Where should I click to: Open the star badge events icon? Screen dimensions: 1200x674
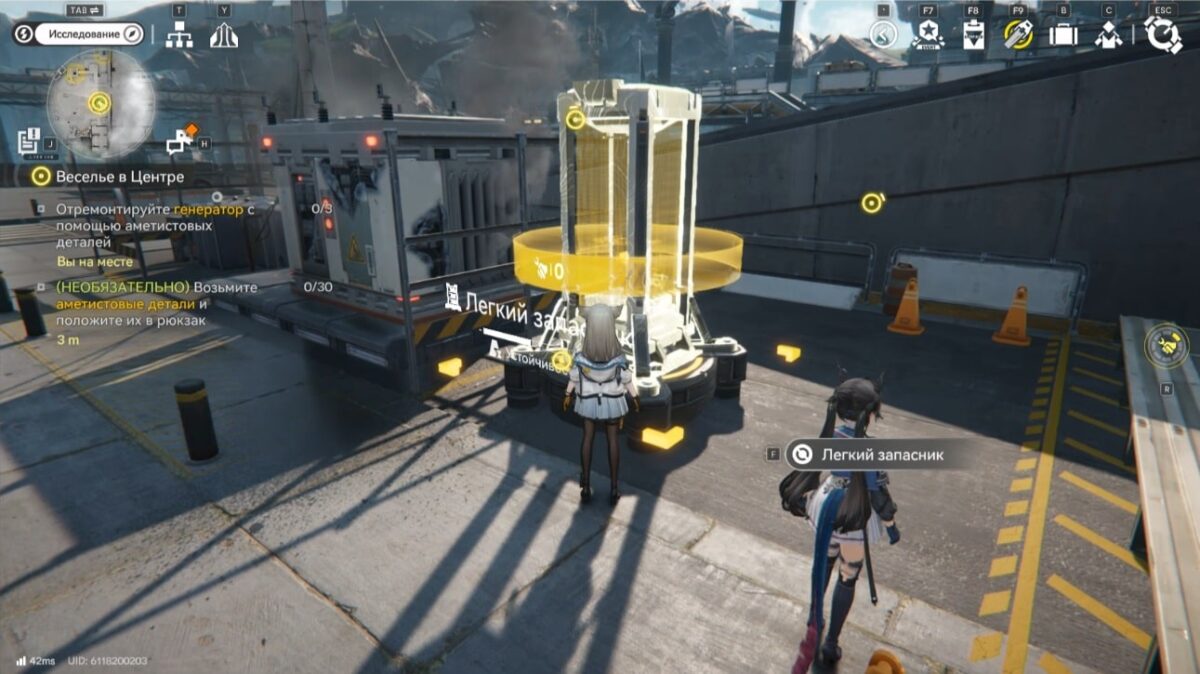coord(926,35)
